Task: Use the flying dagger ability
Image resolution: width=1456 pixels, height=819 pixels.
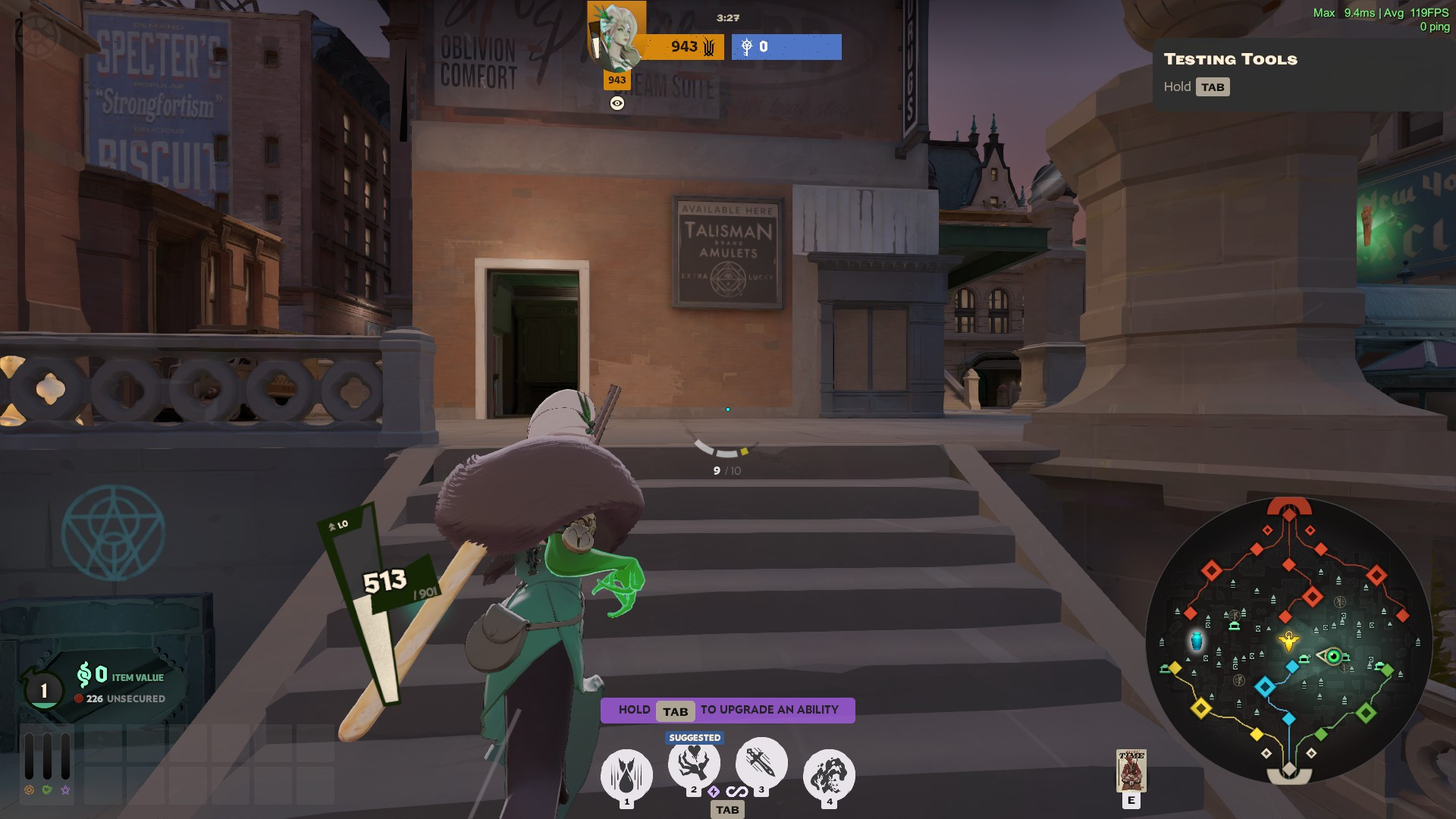Action: pyautogui.click(x=761, y=762)
